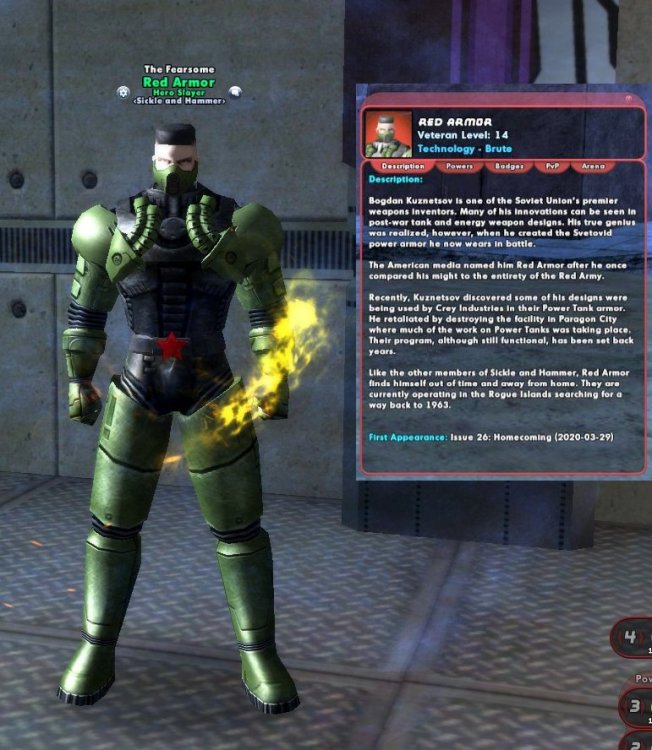Open the Badges tab
Viewport: 652px width, 750px height.
tap(509, 166)
